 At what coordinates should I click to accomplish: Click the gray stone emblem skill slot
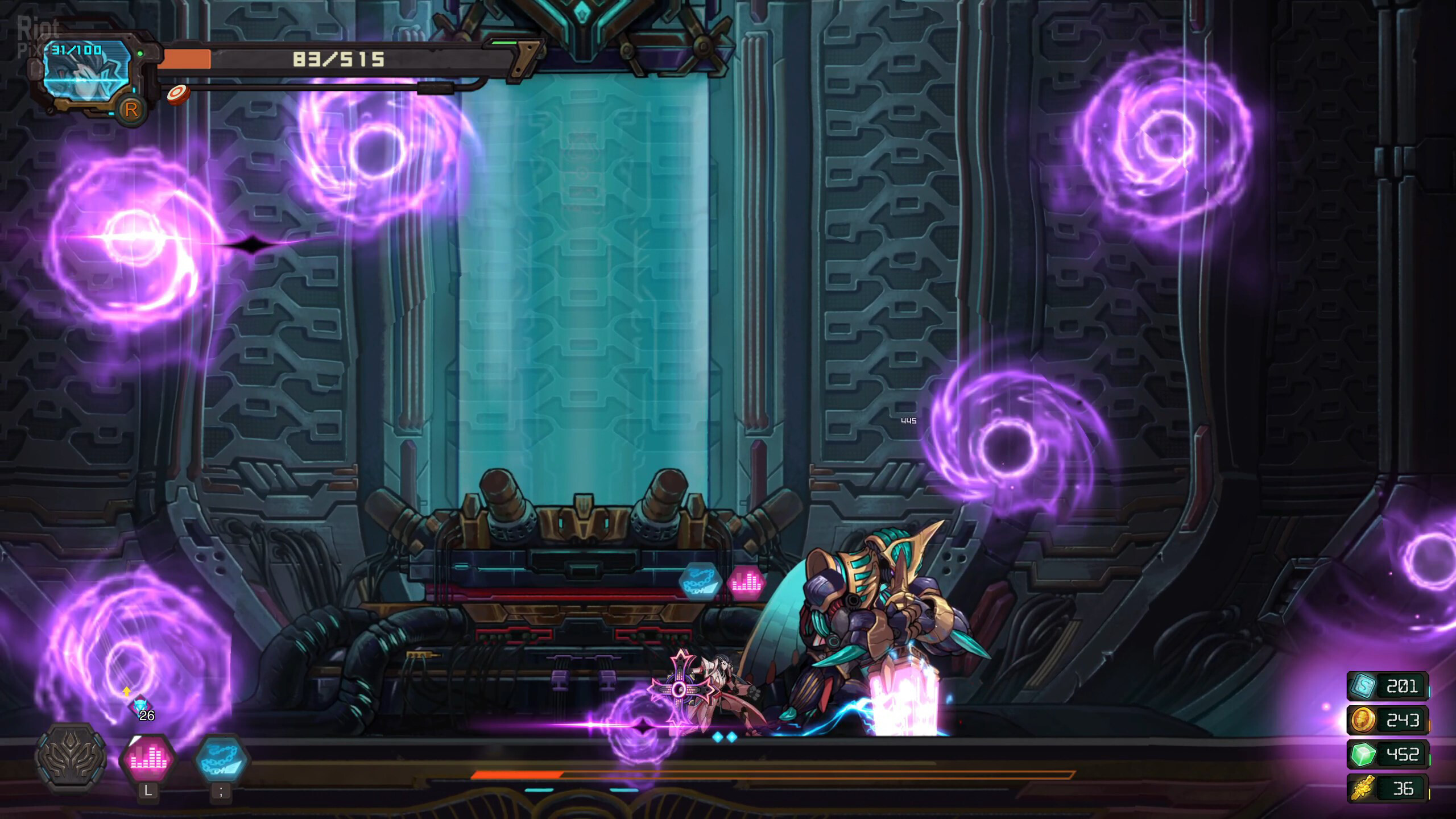click(71, 758)
